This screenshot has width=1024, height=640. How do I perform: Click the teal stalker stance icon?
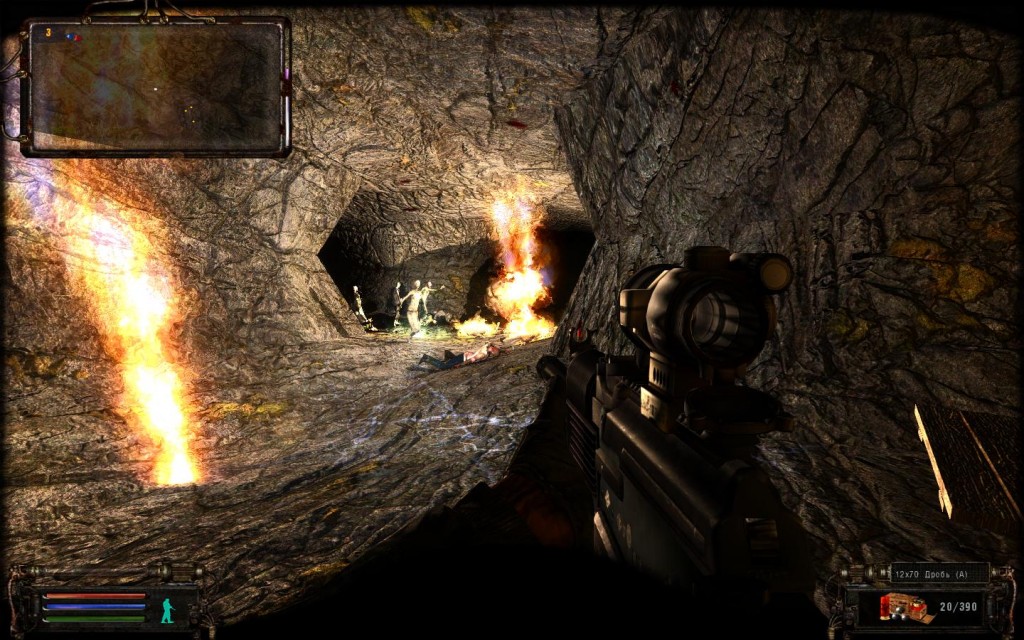pos(167,610)
